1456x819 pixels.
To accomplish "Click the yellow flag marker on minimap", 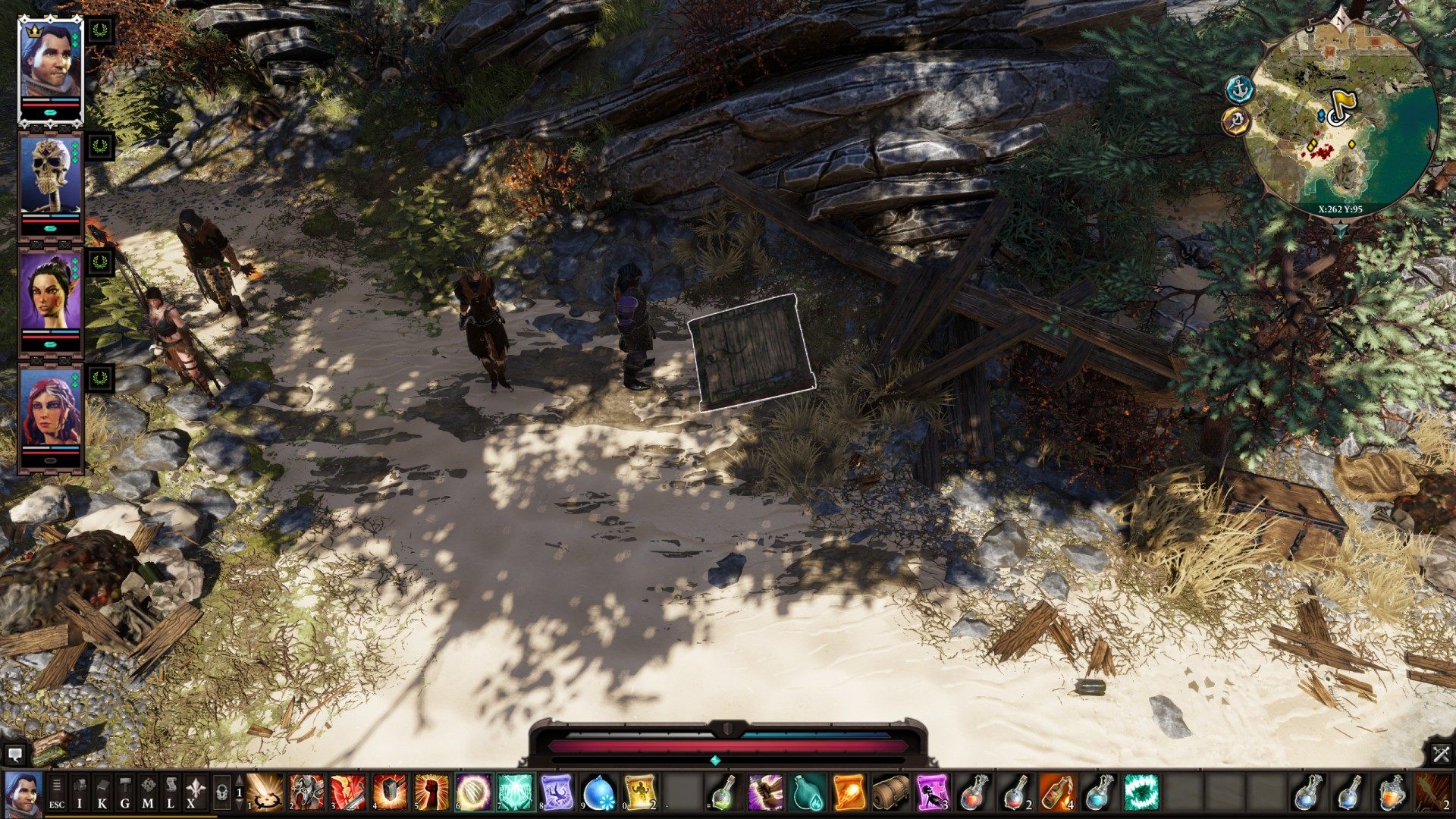I will click(x=1341, y=105).
